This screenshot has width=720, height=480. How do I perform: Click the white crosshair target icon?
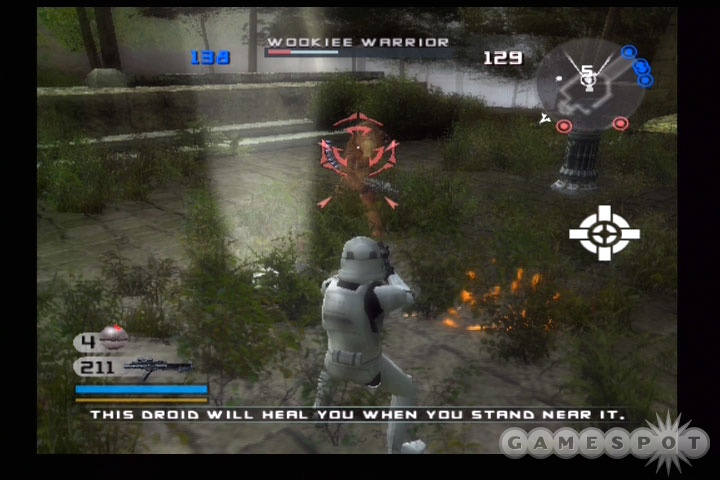(604, 233)
